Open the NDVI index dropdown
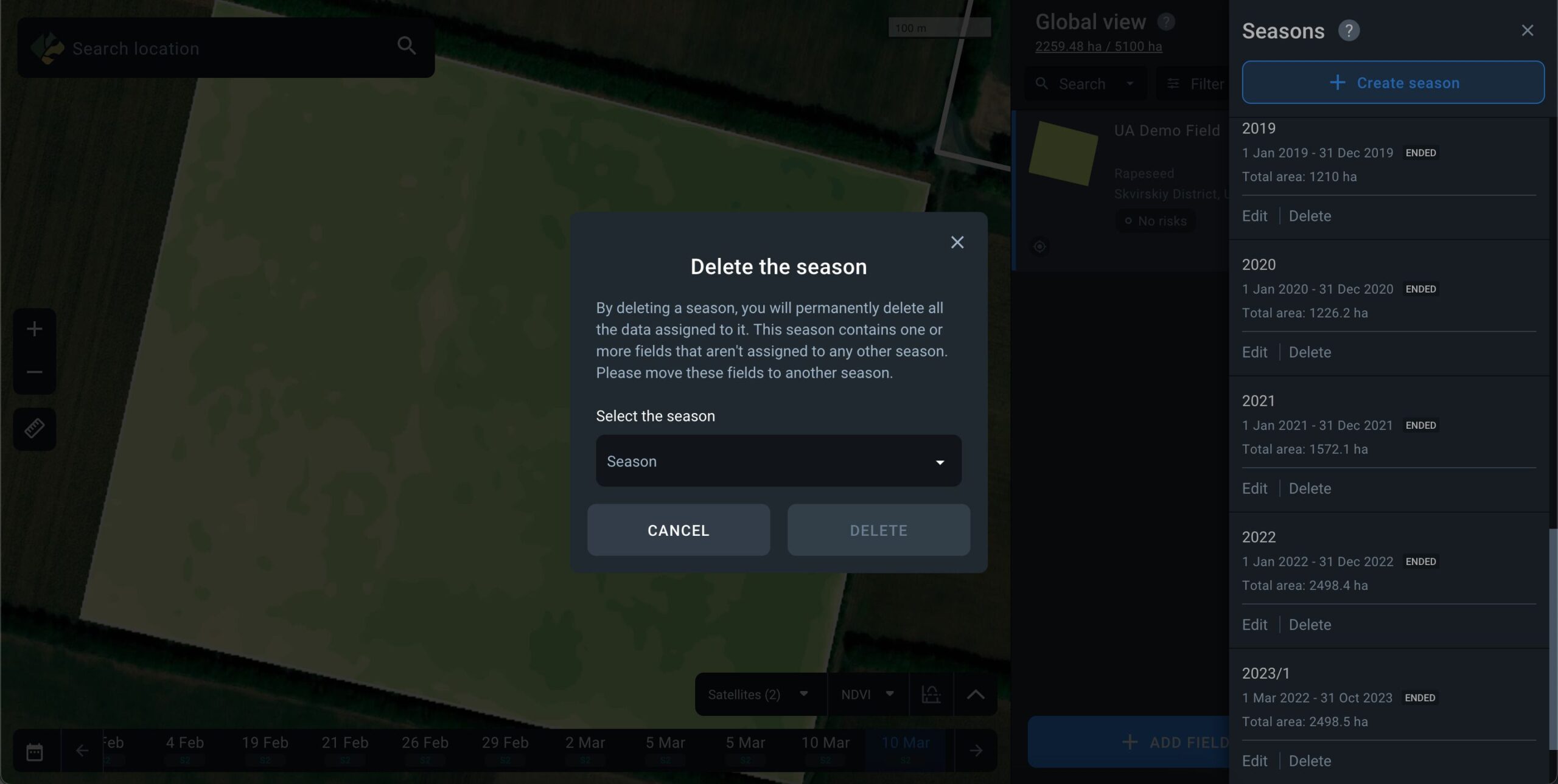 [x=867, y=694]
